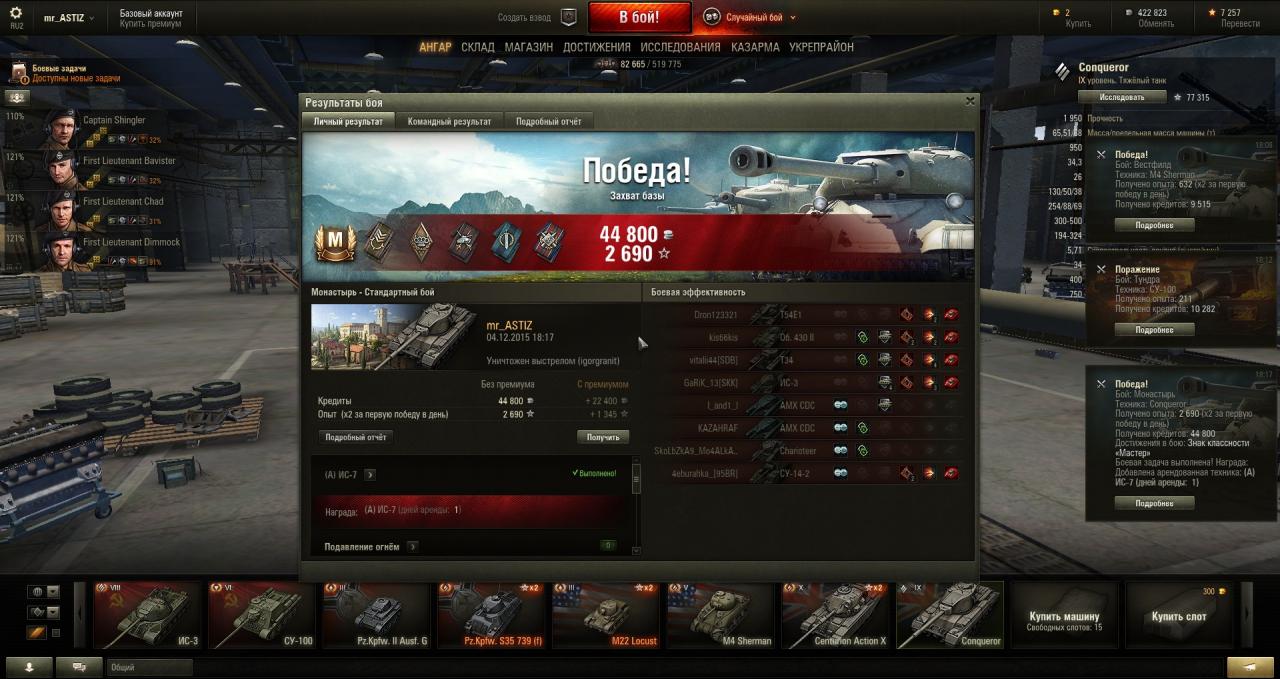This screenshot has width=1280, height=679.
Task: Close the Результаты боя window
Action: (x=969, y=101)
